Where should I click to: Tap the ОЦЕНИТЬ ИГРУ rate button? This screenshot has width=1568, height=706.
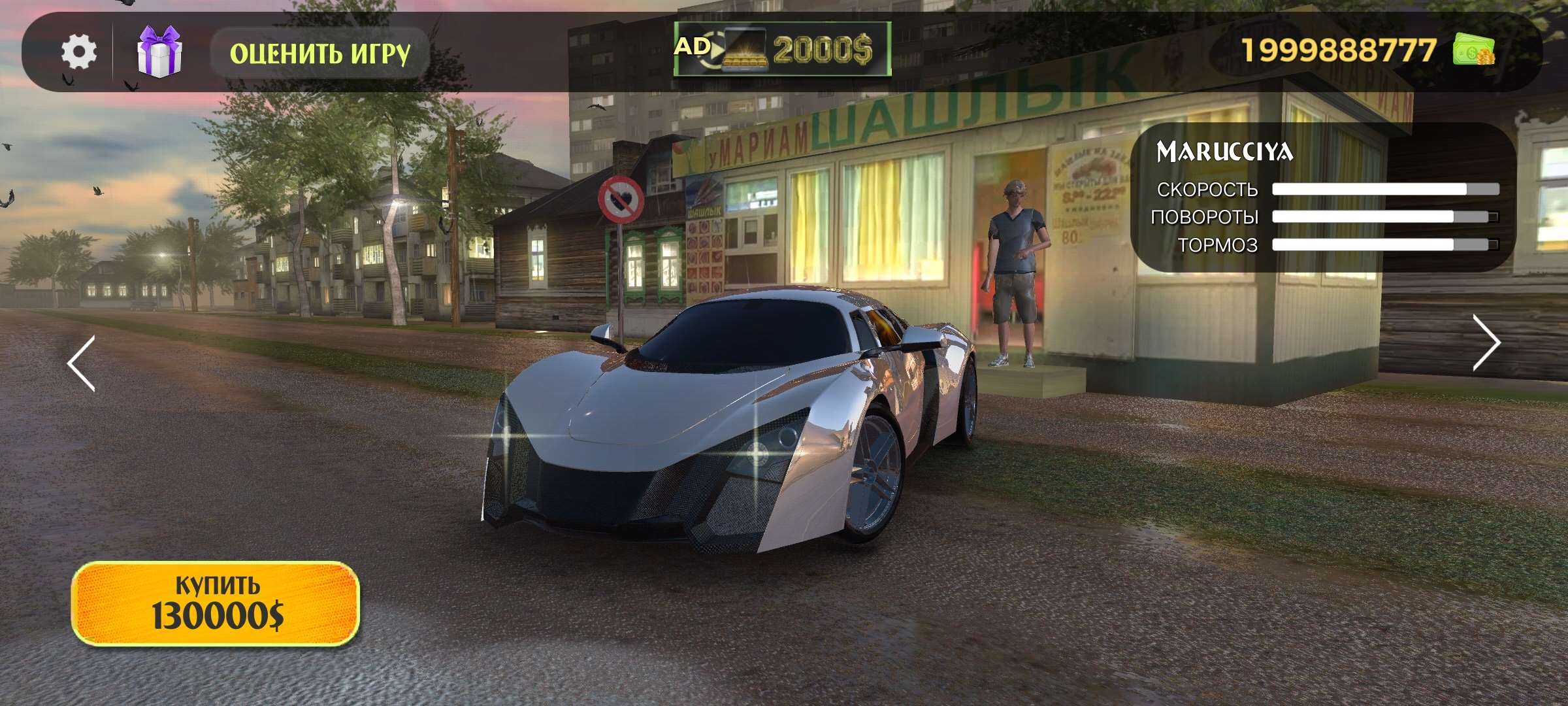tap(319, 54)
